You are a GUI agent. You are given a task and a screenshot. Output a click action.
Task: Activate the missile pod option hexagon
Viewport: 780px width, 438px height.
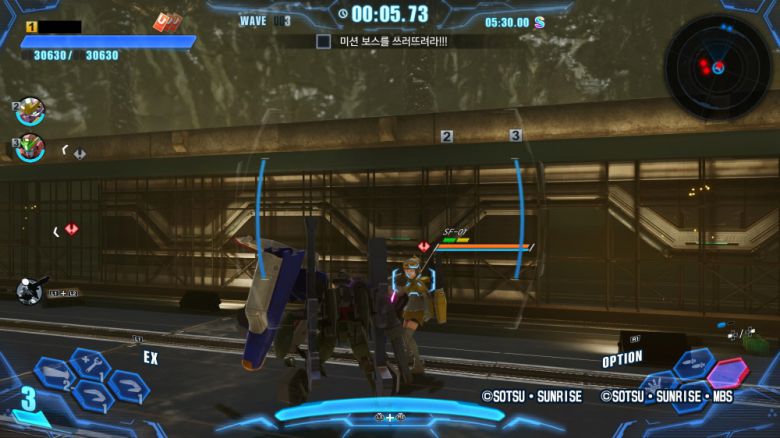click(x=694, y=365)
